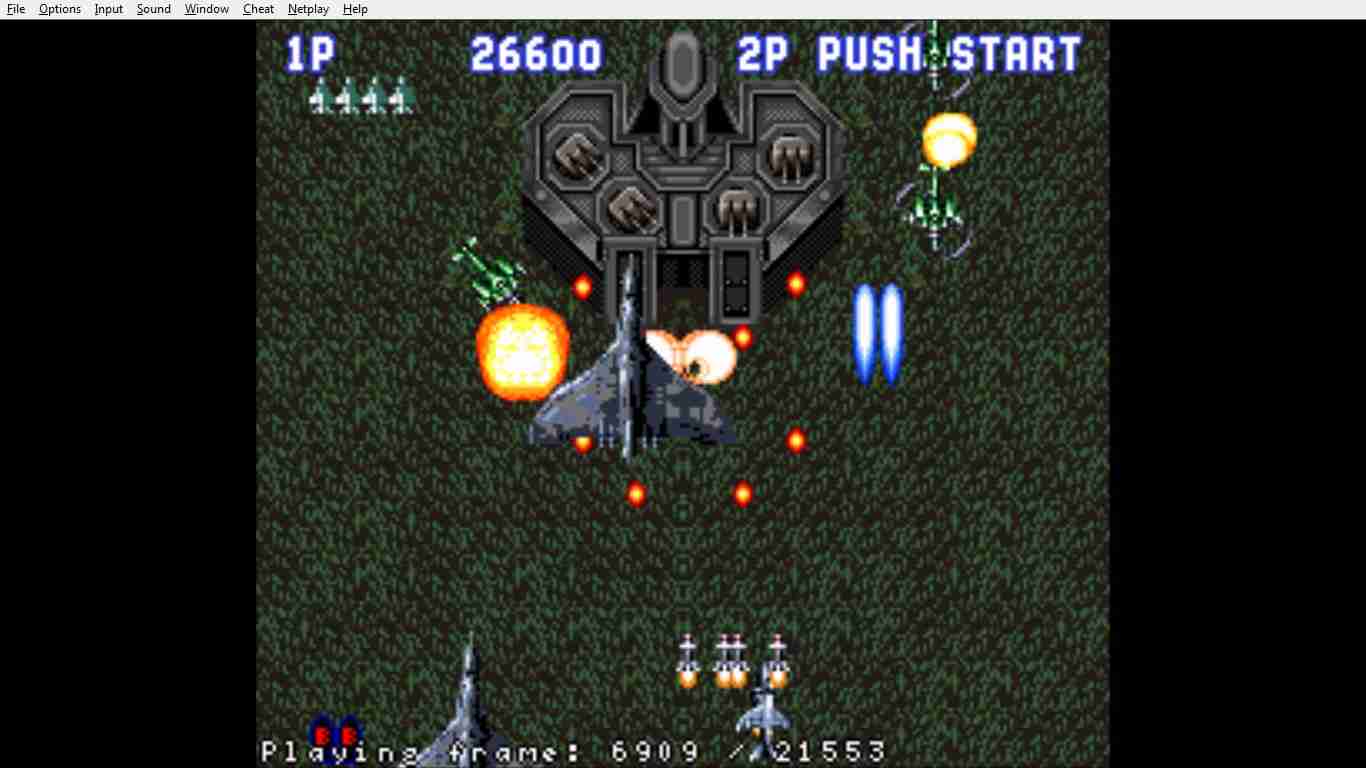Open the Sound menu
Viewport: 1366px width, 768px height.
coord(153,9)
